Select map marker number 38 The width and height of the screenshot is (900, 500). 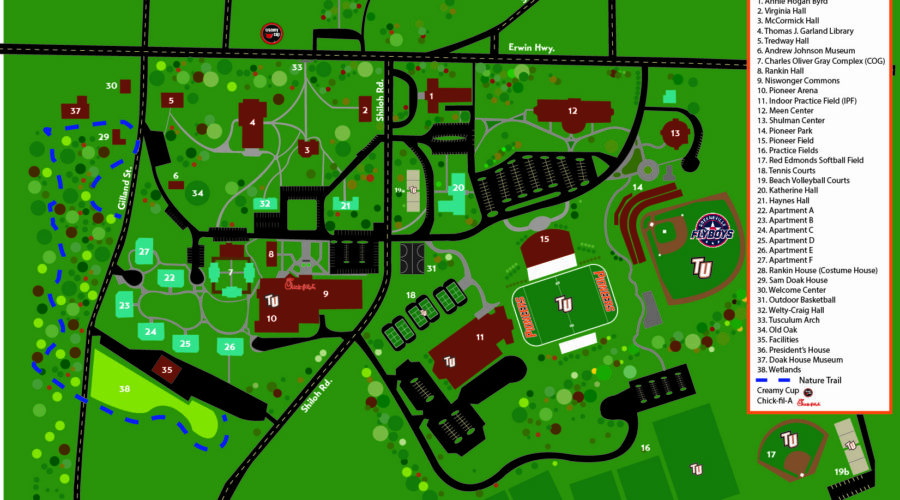[125, 388]
